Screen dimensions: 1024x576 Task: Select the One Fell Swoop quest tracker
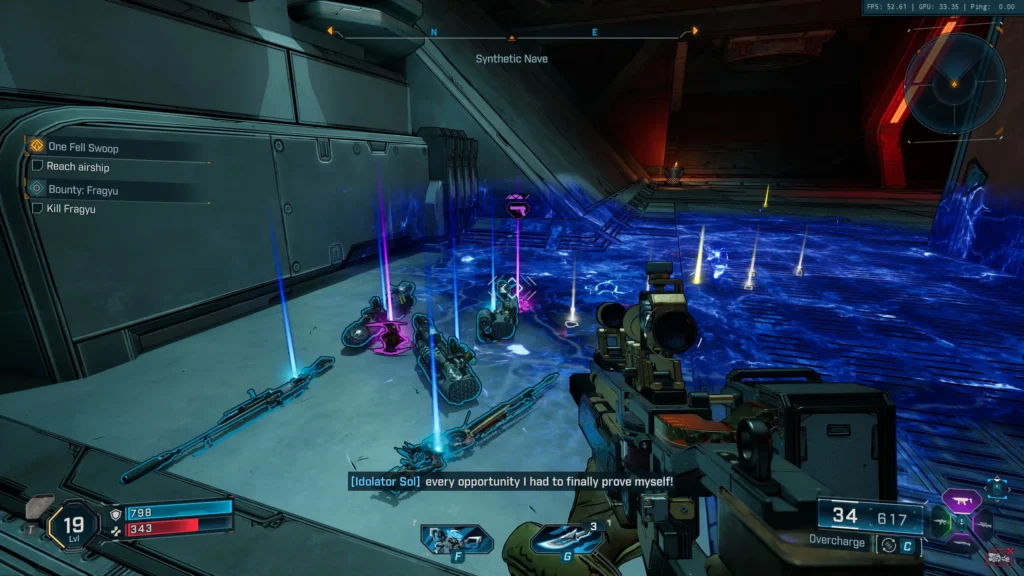click(82, 147)
